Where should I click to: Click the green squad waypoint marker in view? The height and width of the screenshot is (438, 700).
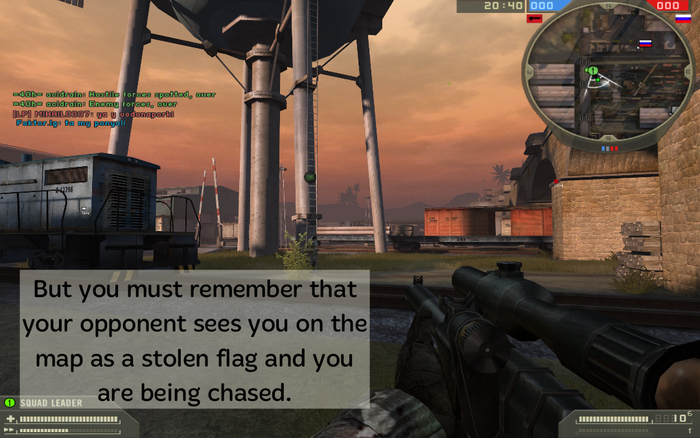point(309,177)
